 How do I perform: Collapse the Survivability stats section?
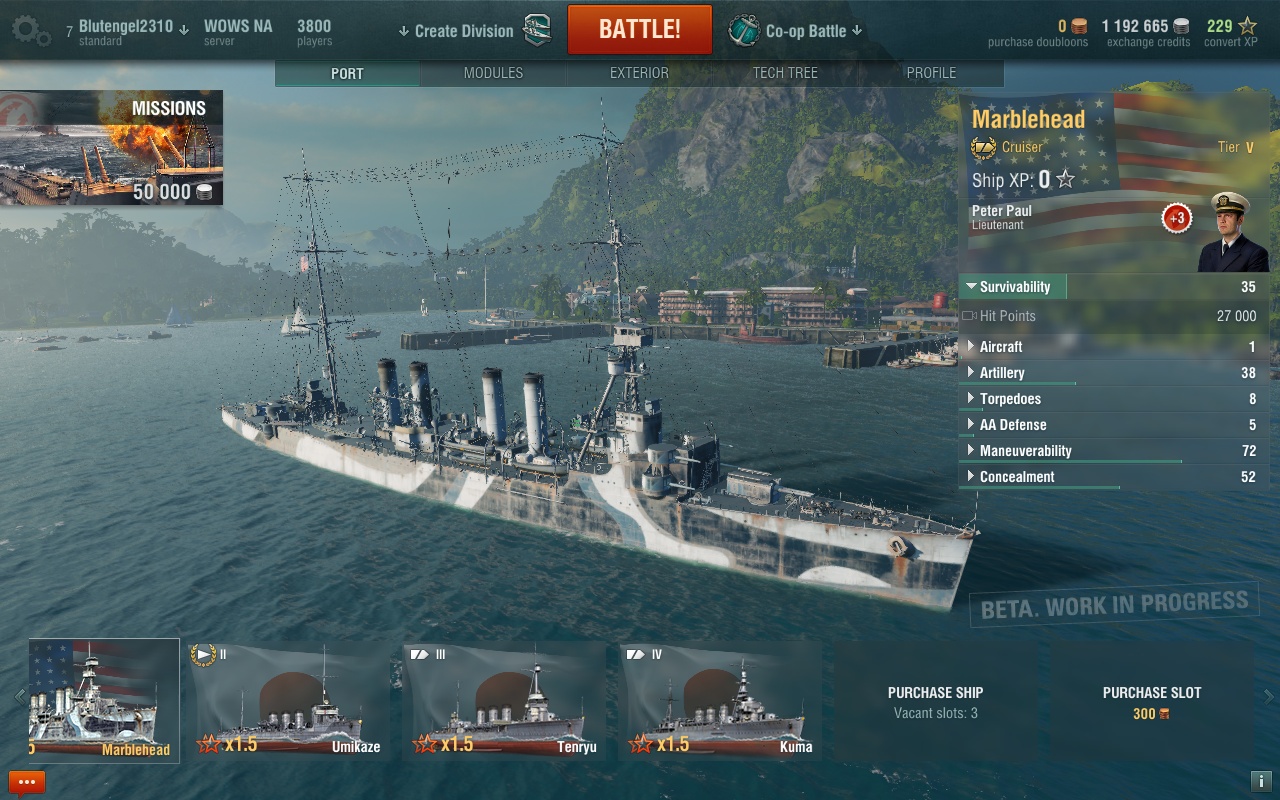pyautogui.click(x=1013, y=287)
